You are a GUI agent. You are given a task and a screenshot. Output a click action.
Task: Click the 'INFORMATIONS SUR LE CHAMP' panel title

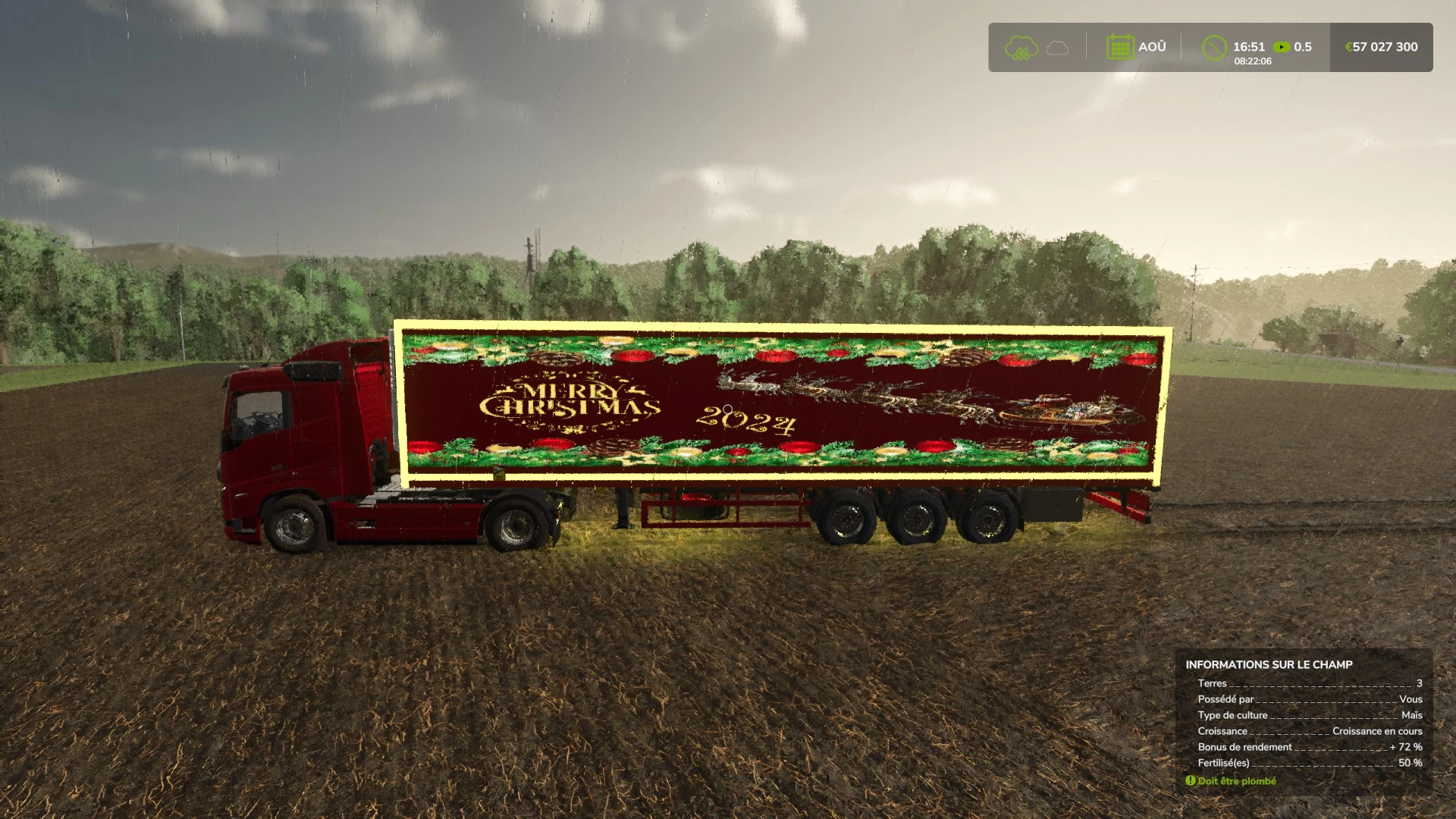(1269, 664)
